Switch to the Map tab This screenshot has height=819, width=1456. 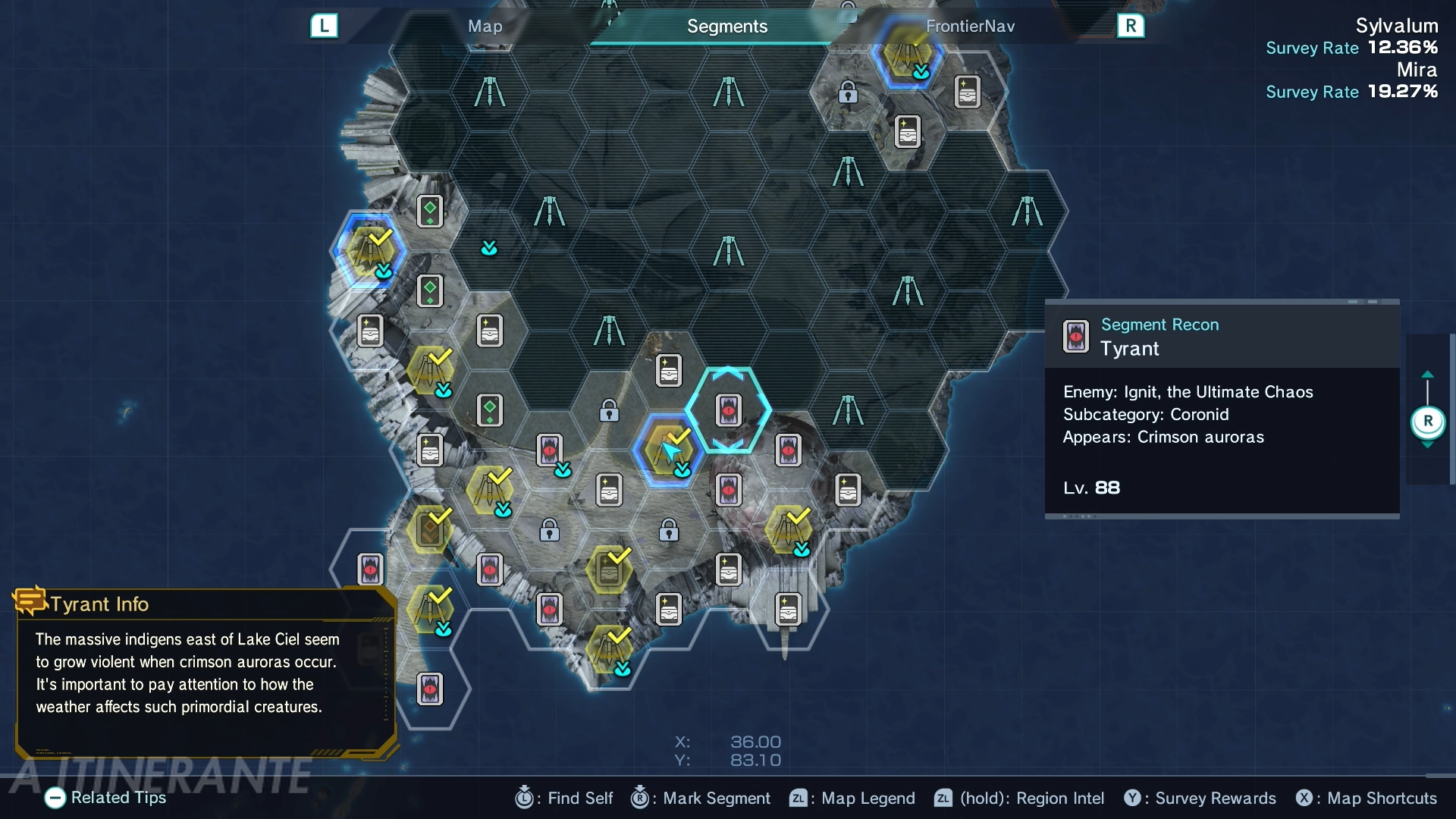click(485, 27)
